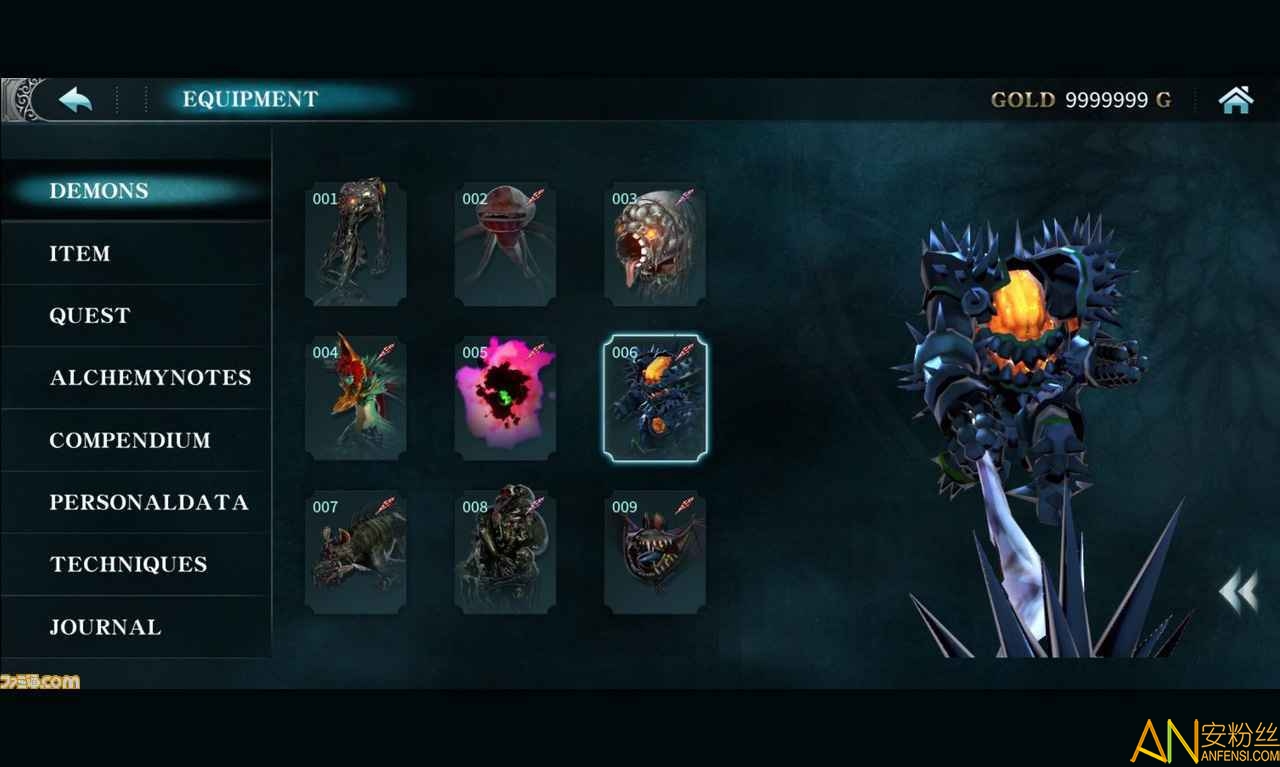Choose demon card 002 with red dome
Screen dimensions: 1280x767
point(505,243)
